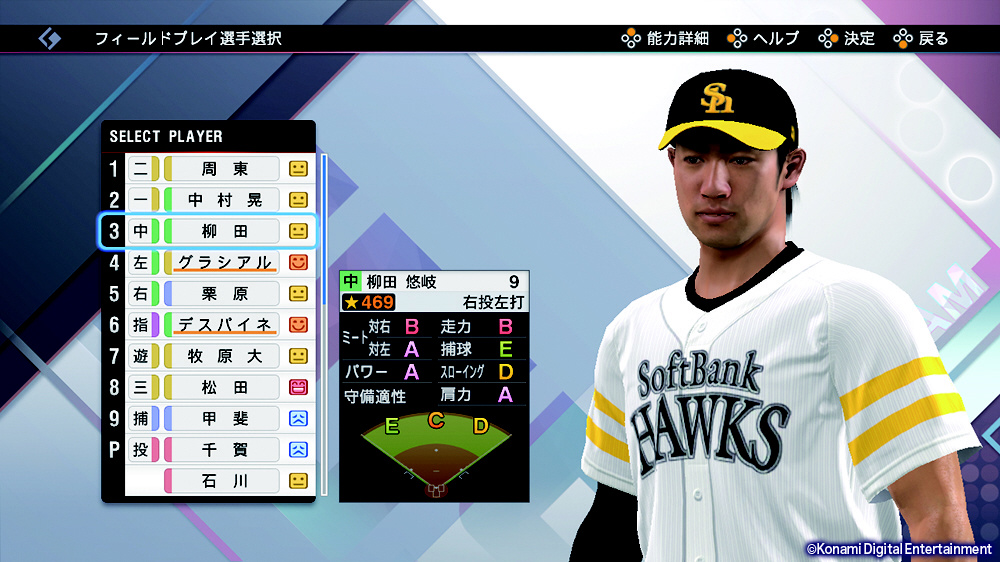Pick グラシアル from the batting order
The height and width of the screenshot is (562, 1000).
224,263
